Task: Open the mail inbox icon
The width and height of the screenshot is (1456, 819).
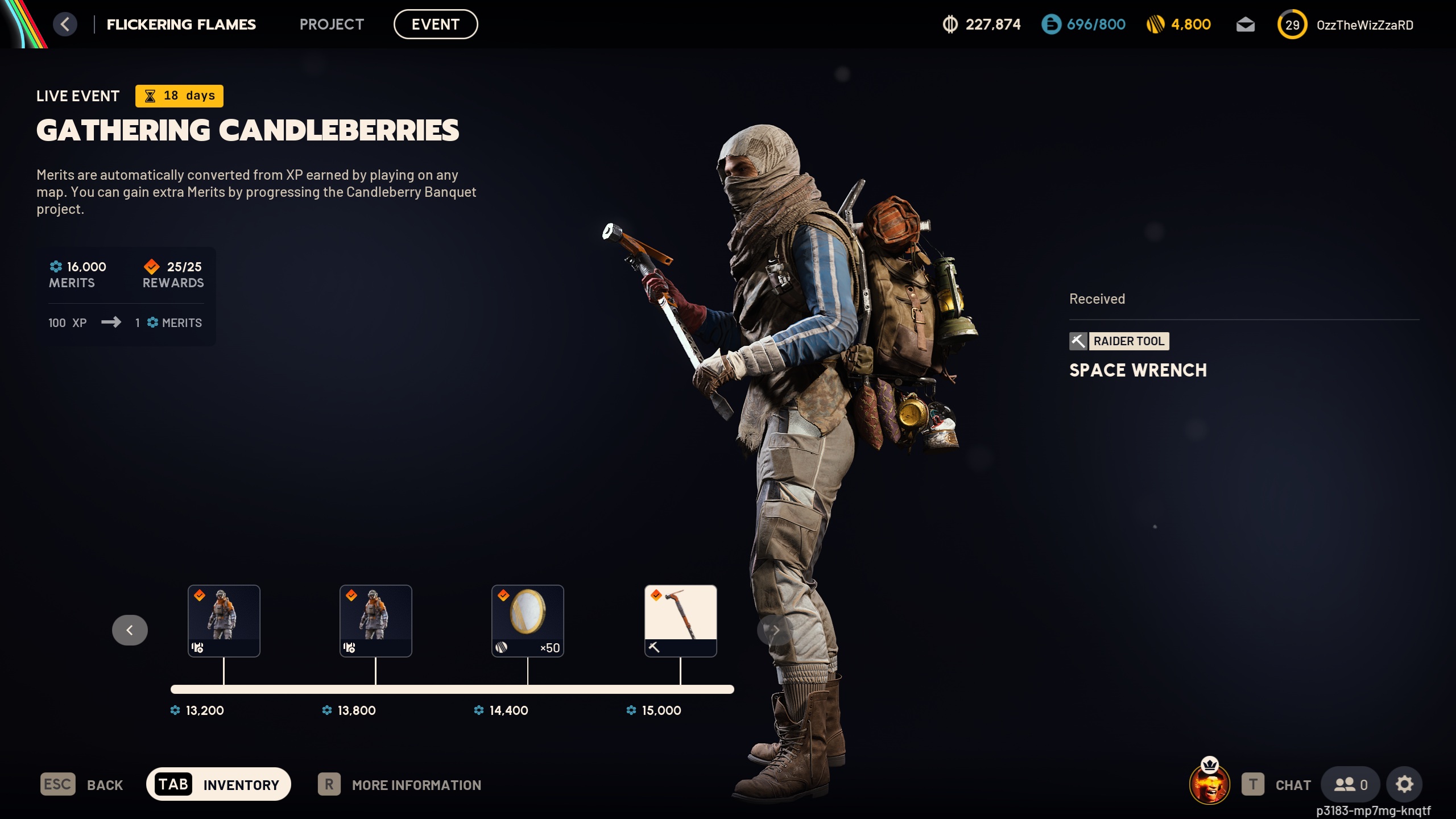Action: [x=1245, y=24]
